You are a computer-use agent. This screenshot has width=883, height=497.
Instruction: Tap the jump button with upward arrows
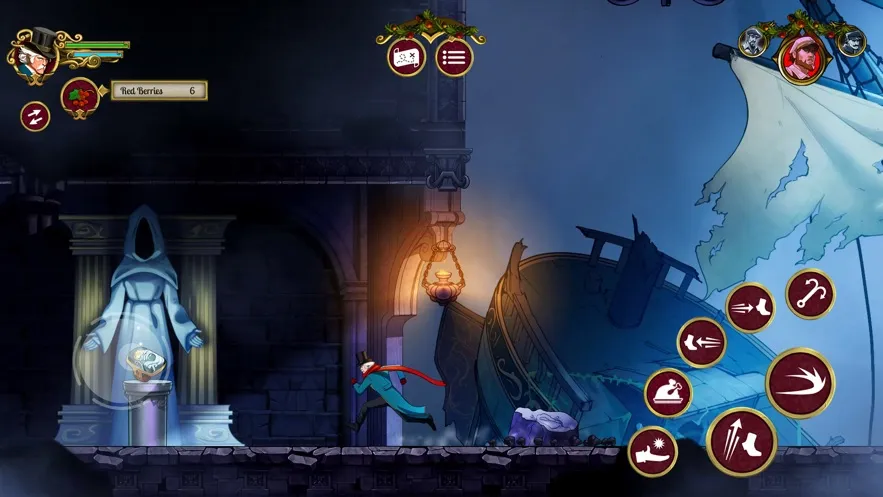(741, 441)
